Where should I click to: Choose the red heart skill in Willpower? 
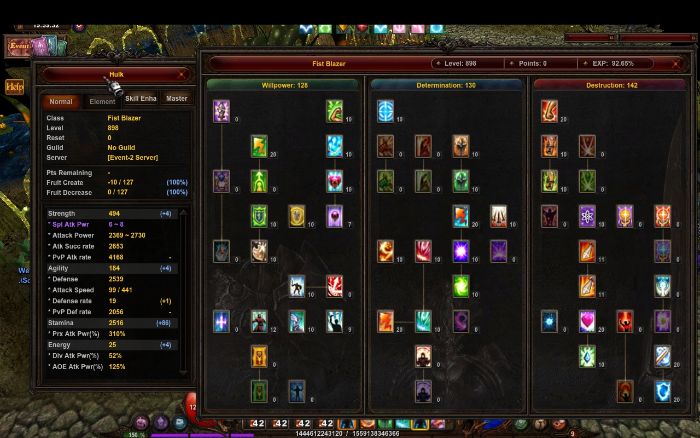pos(334,181)
